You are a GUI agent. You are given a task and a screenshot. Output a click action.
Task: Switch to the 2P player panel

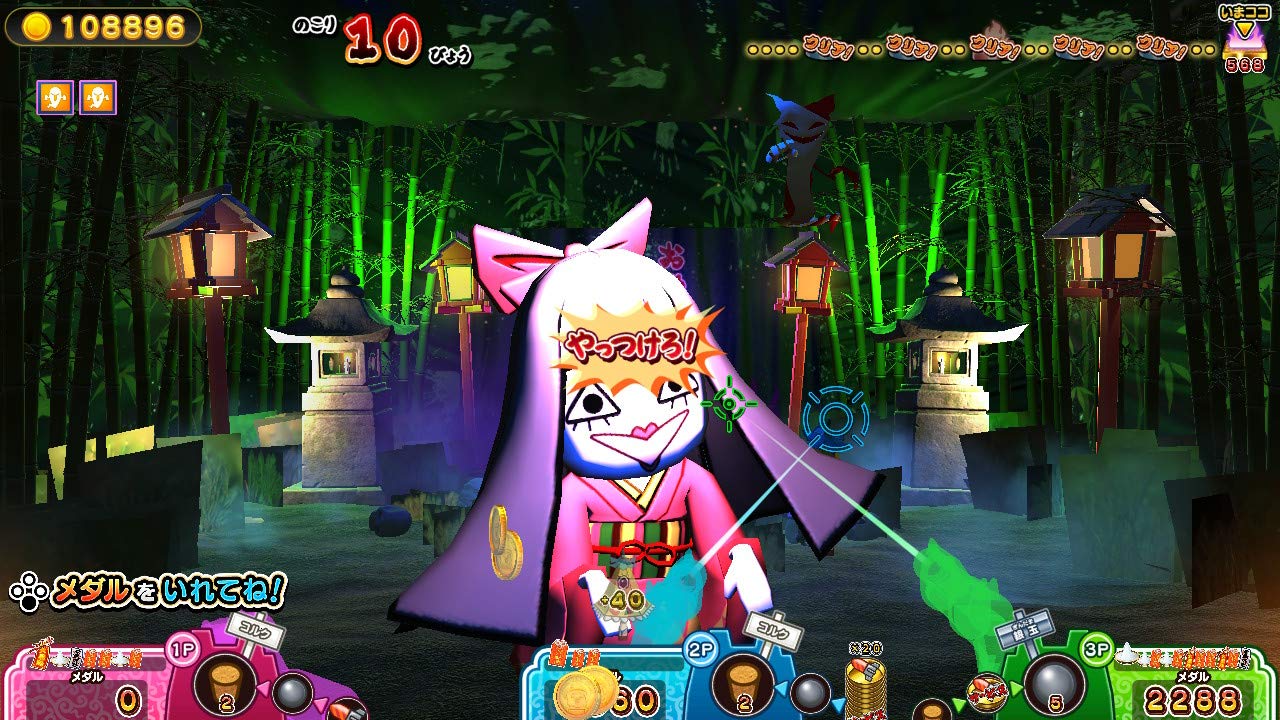click(700, 646)
